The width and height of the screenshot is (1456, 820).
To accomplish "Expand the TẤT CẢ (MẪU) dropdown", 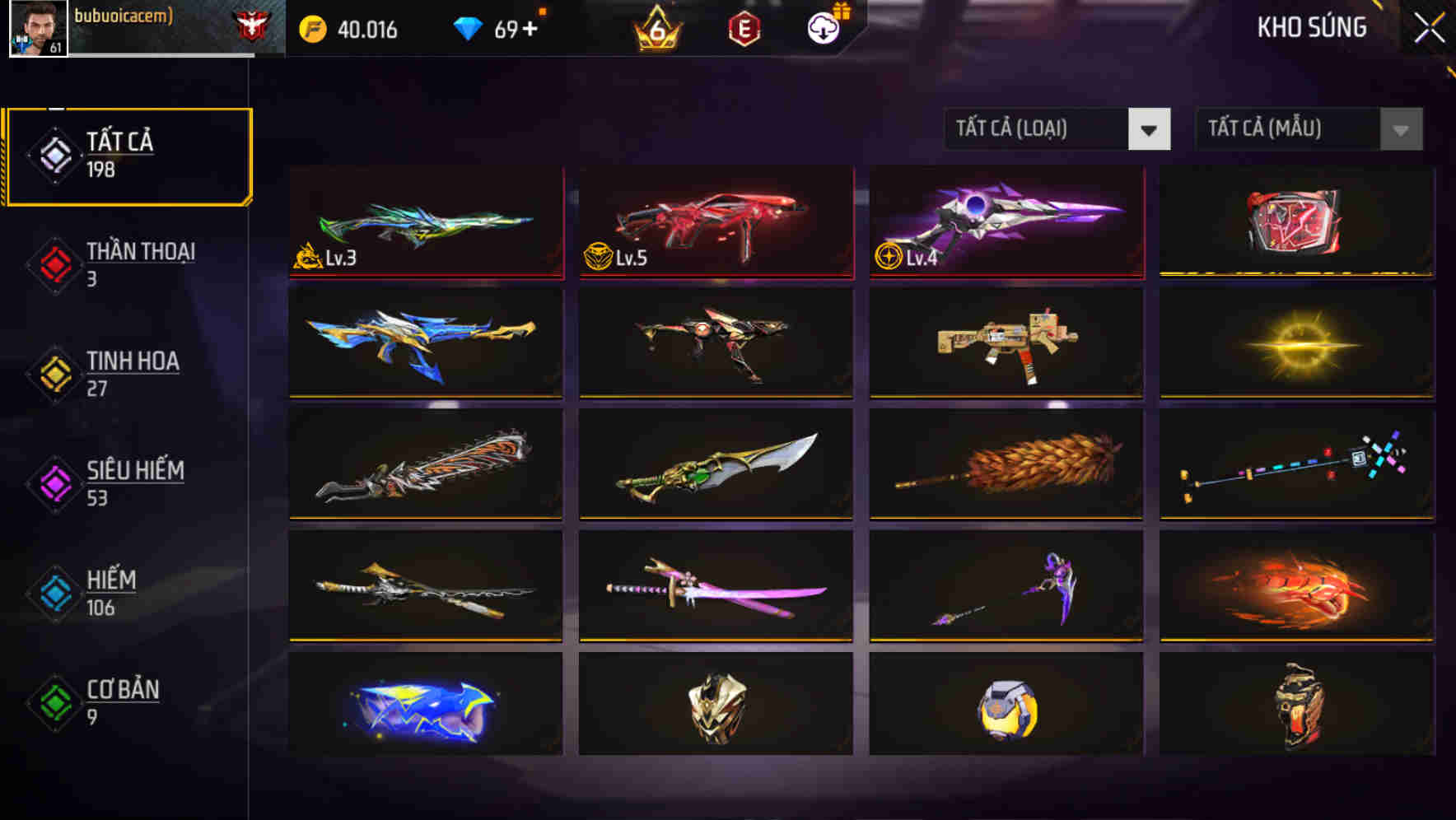I will [x=1285, y=129].
